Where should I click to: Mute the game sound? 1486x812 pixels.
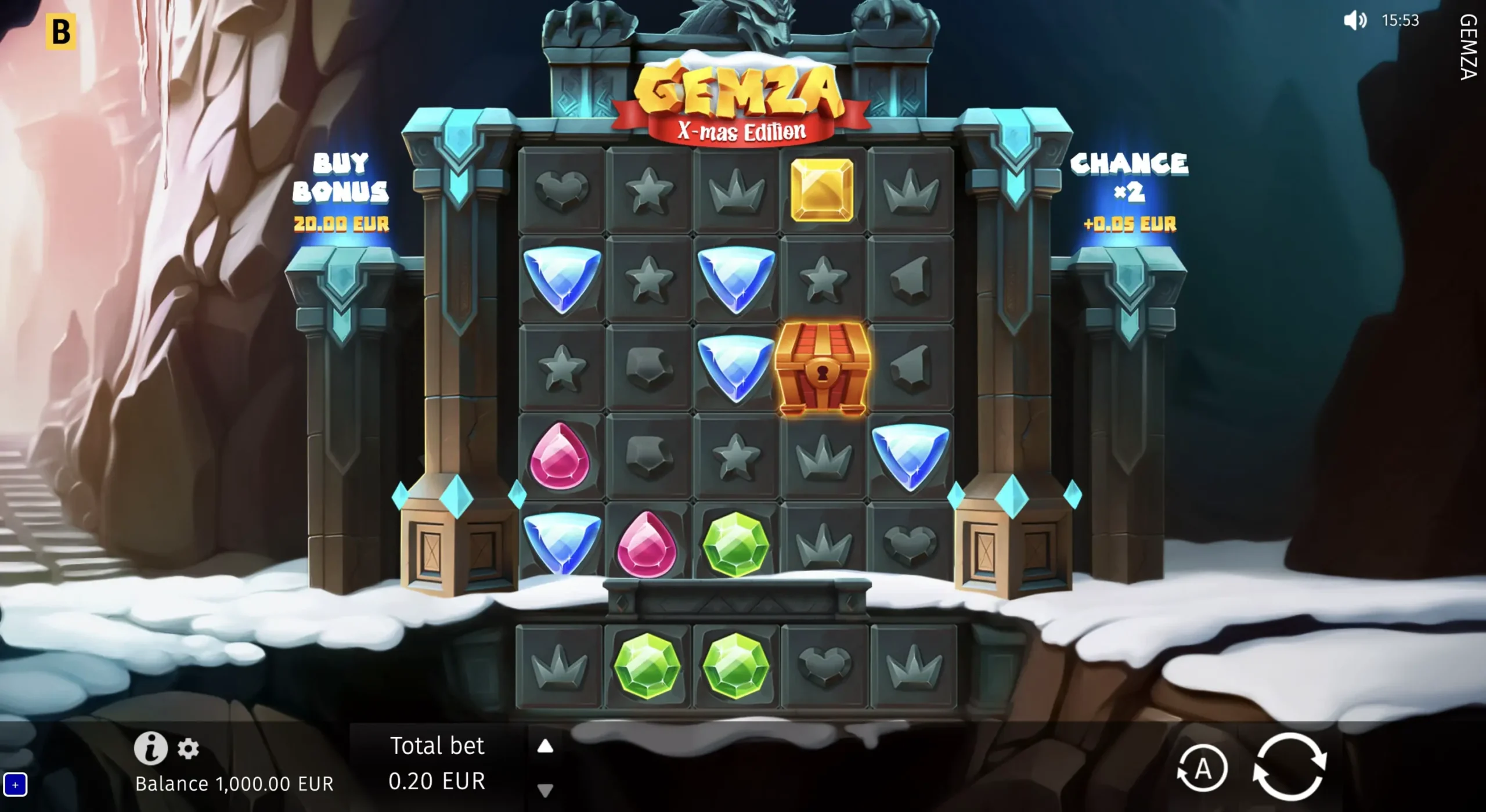click(x=1355, y=21)
